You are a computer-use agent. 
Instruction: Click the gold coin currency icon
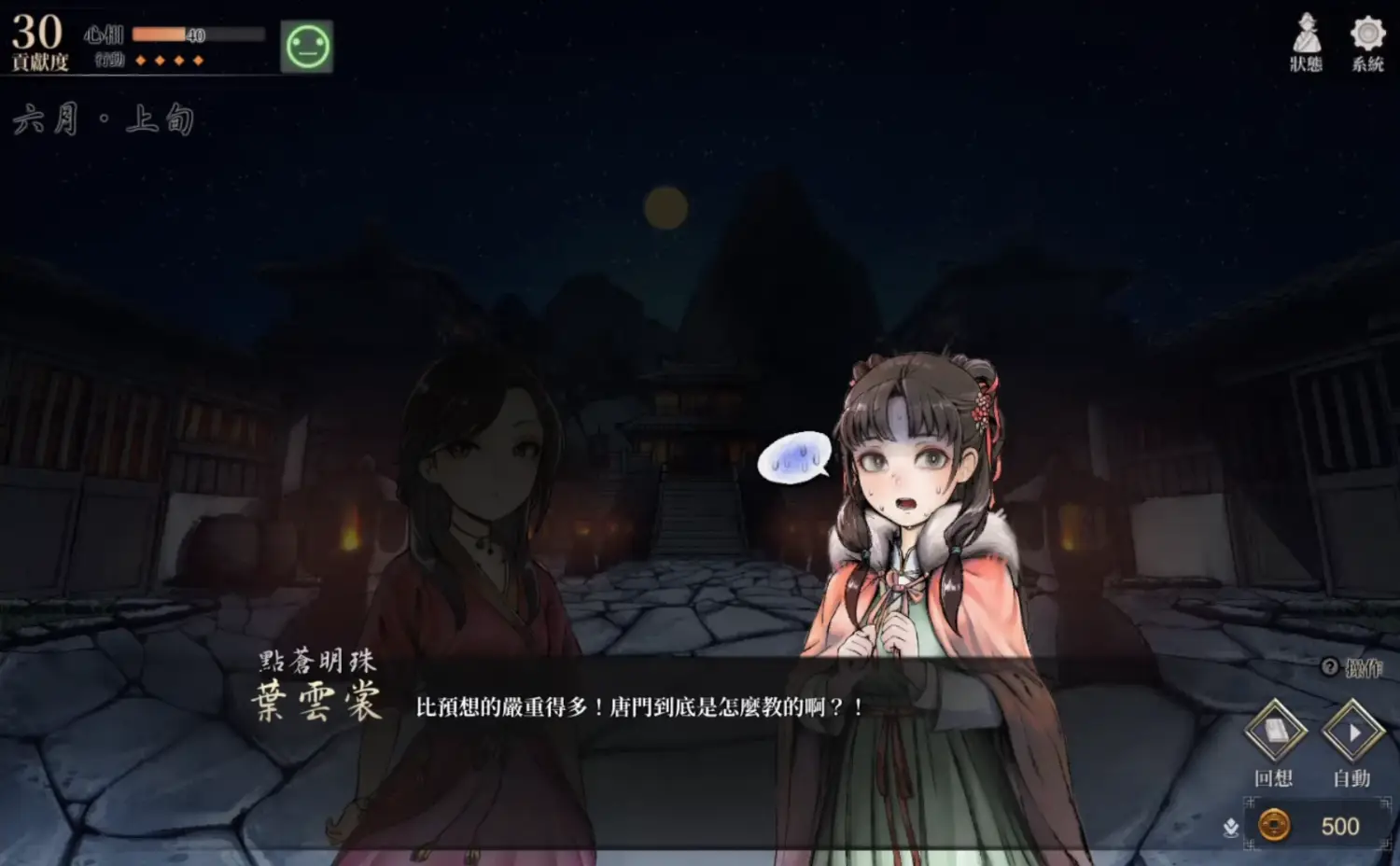[1275, 825]
